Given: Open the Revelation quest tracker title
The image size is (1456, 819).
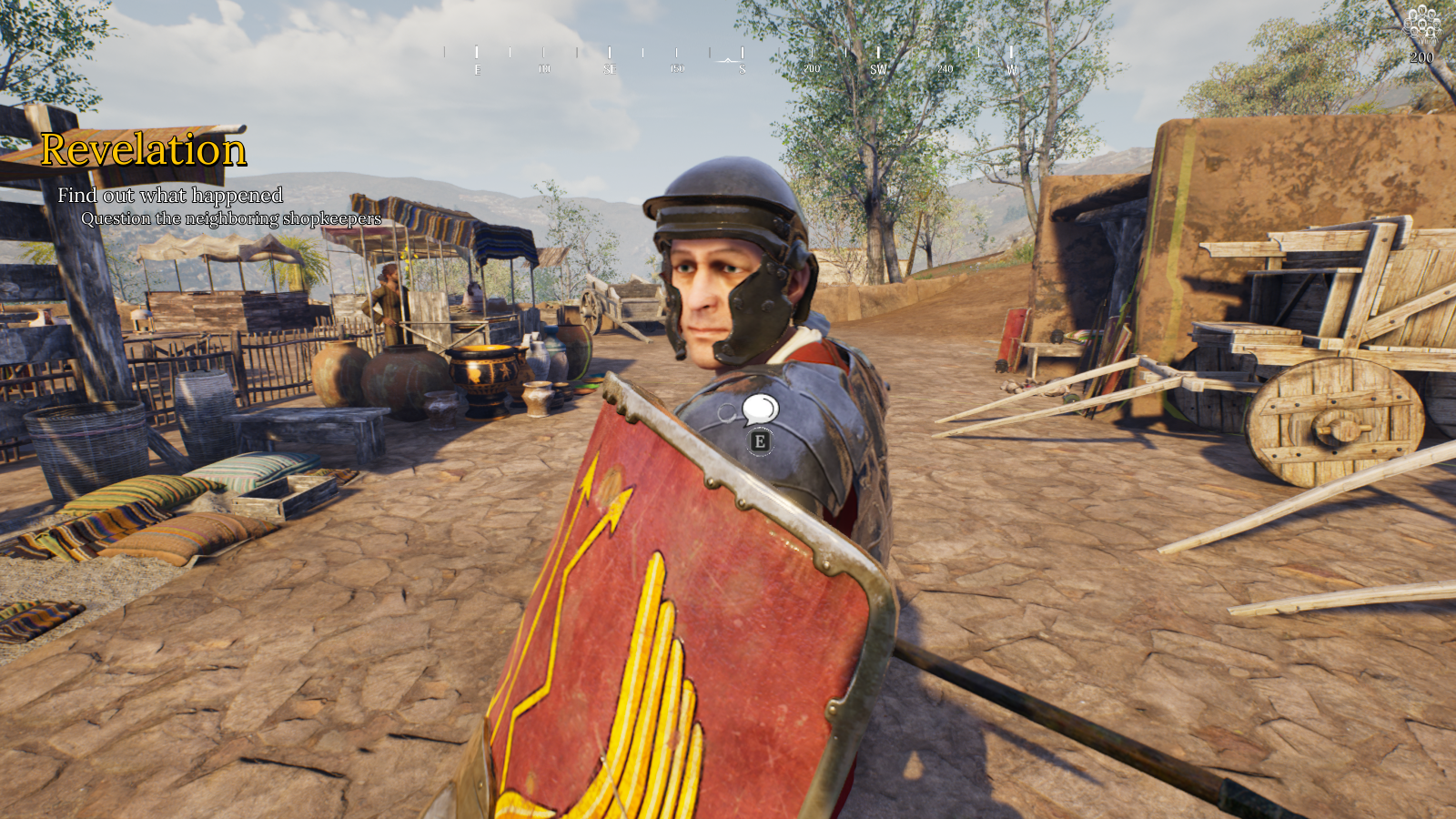Looking at the screenshot, I should coord(144,150).
